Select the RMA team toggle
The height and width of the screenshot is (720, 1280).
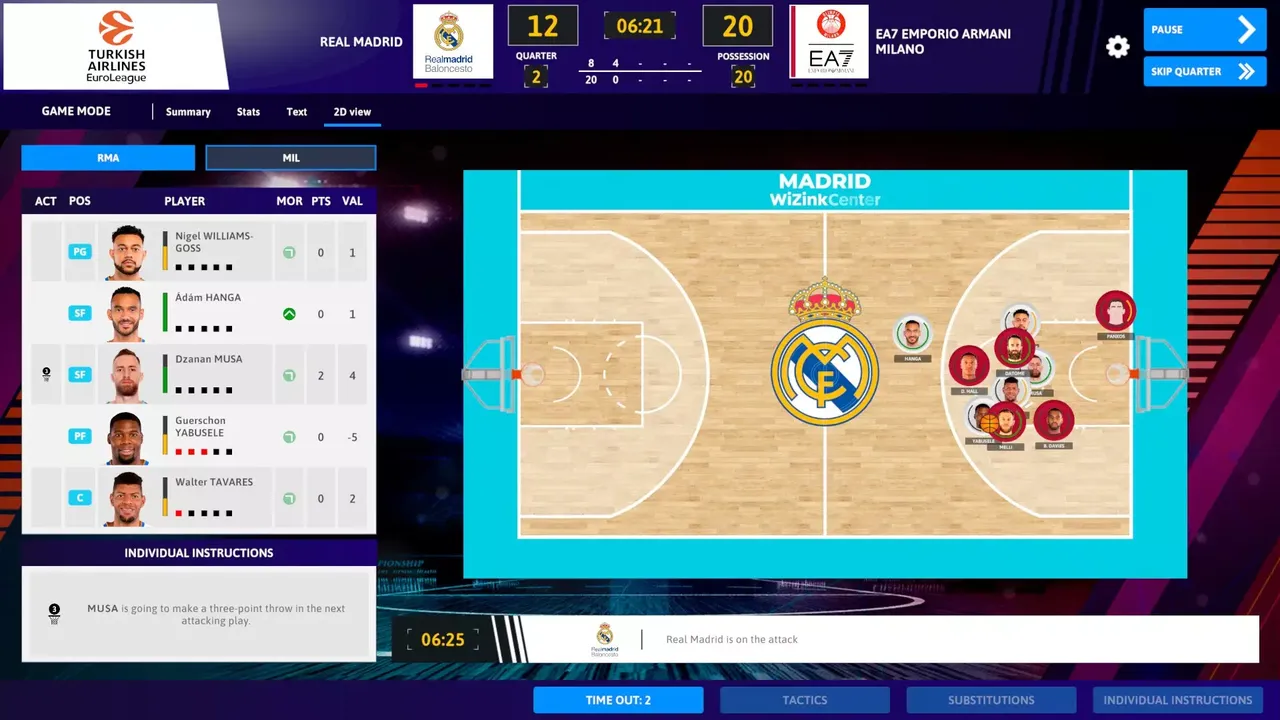[107, 157]
